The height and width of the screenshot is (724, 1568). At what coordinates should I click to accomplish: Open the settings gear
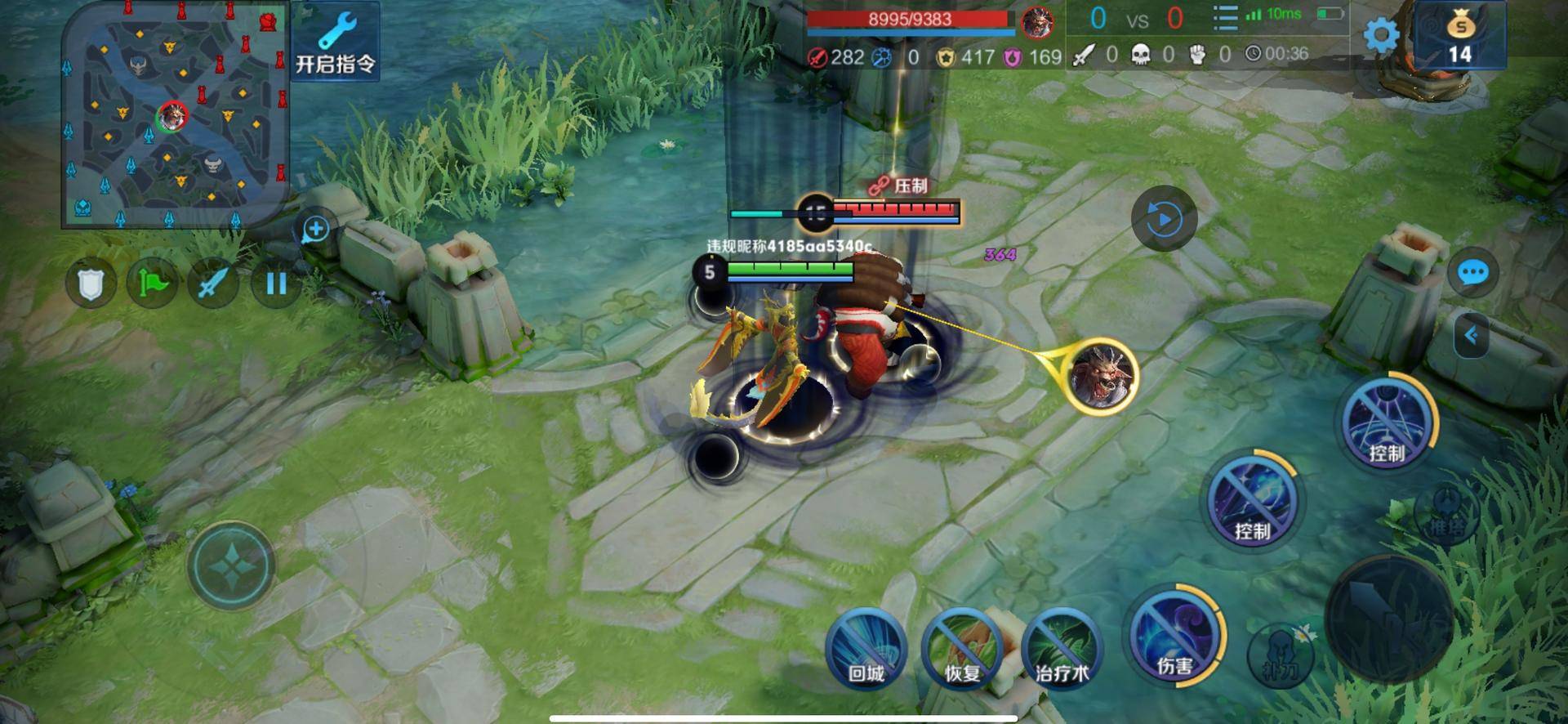(x=1381, y=35)
